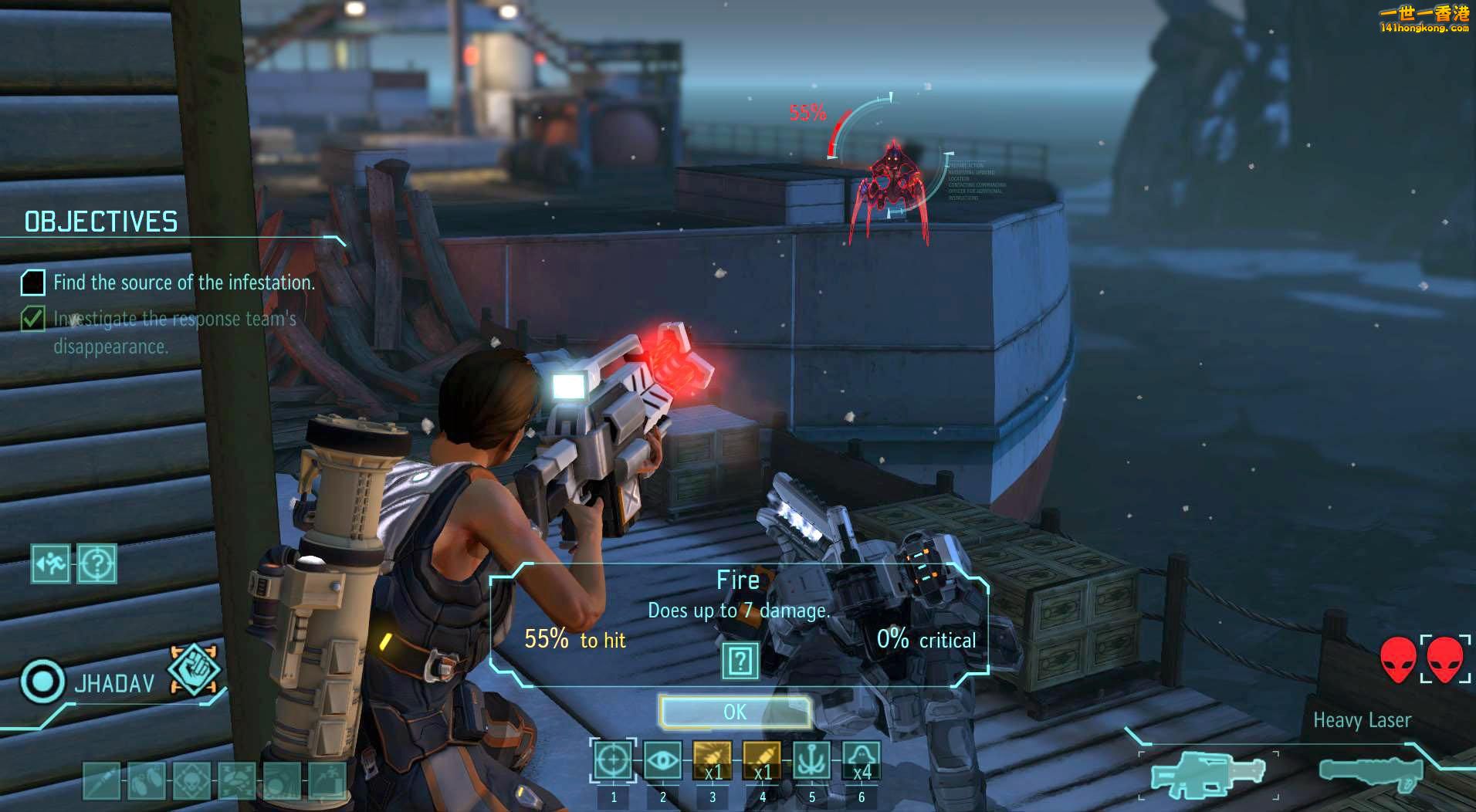
Task: Click the 141hongkong.com watermark logo
Action: (1424, 19)
